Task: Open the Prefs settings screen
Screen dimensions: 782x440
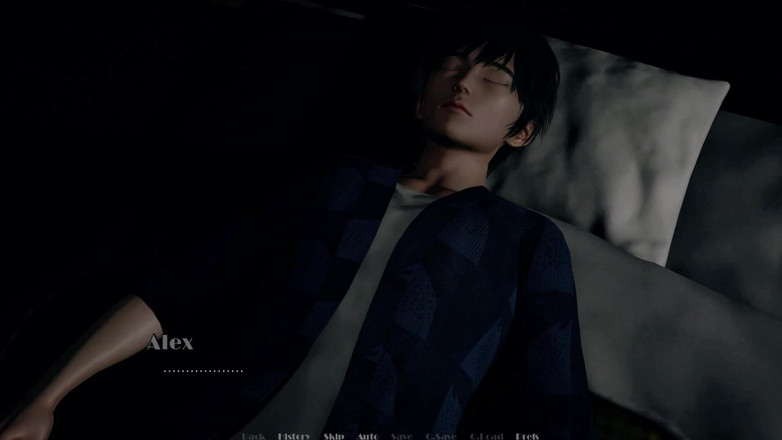Action: [x=527, y=436]
